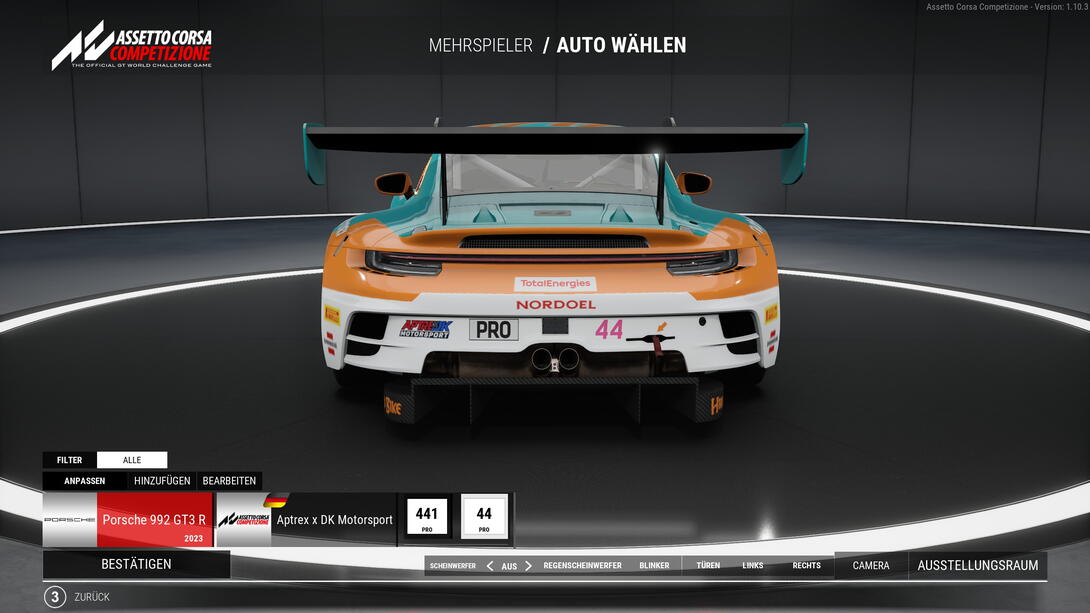Click the Camera button
This screenshot has width=1090, height=613.
click(870, 566)
